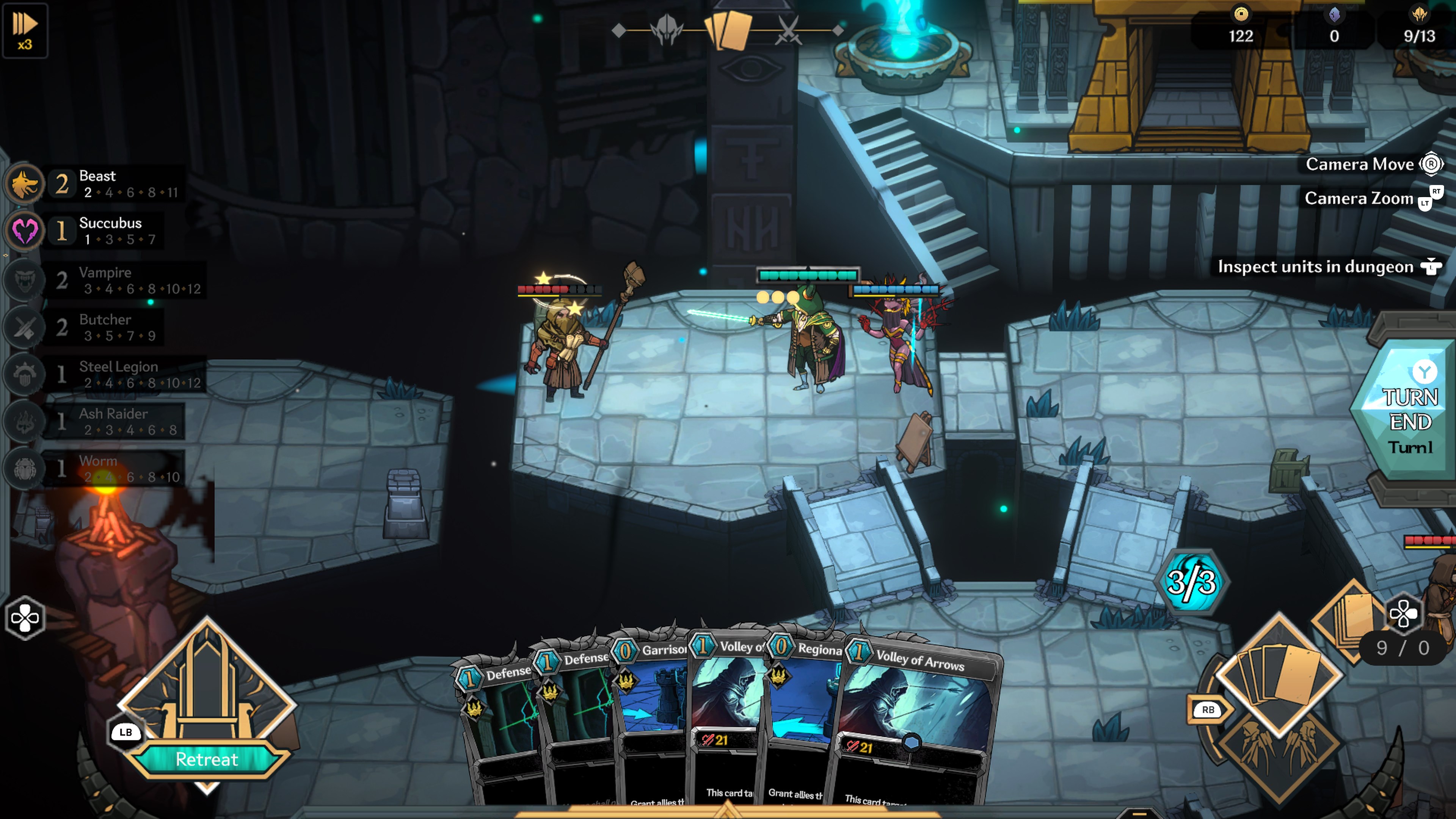Retreat from the battle

click(x=206, y=758)
